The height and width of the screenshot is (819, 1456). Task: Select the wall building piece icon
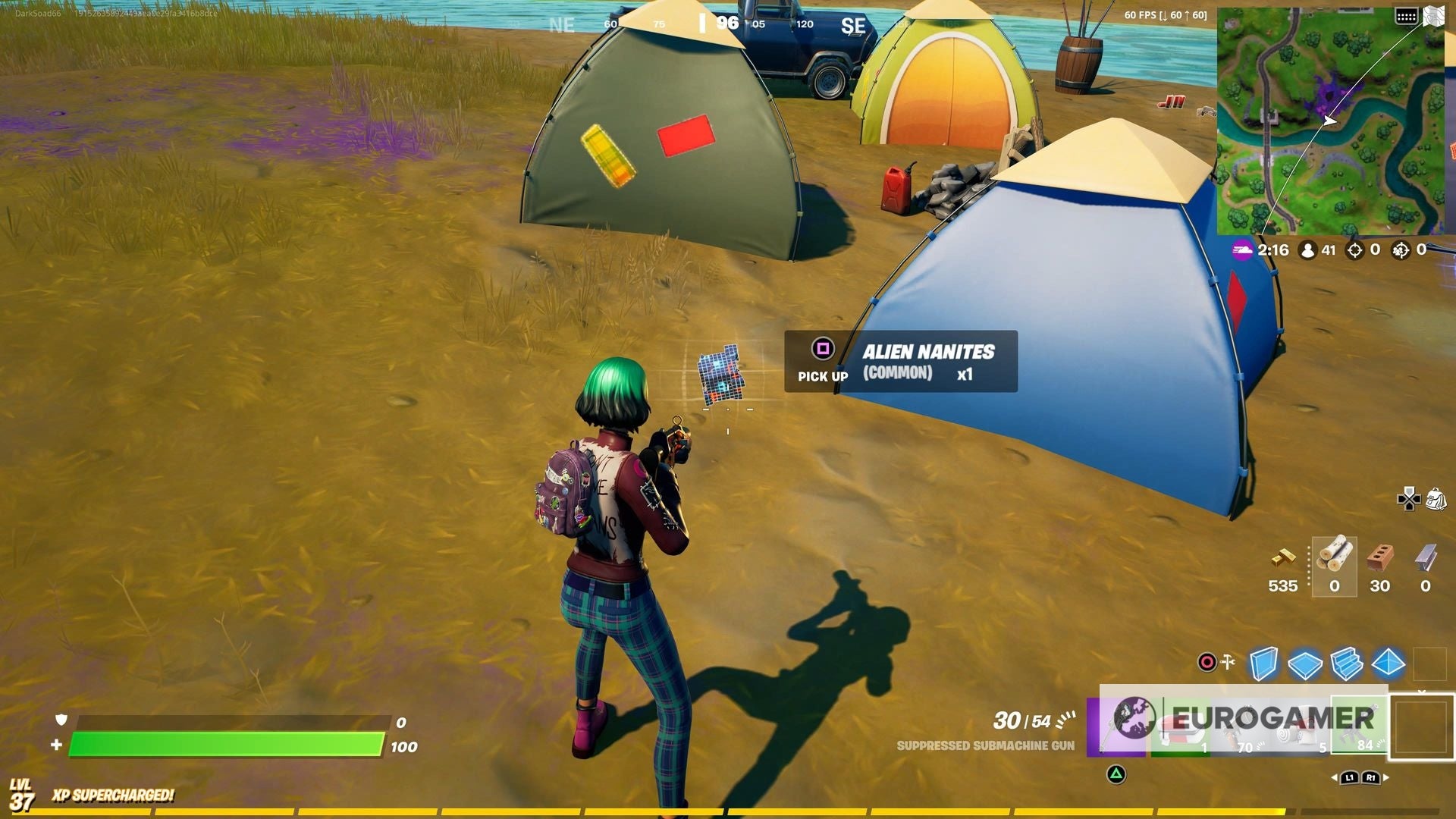(x=1263, y=661)
